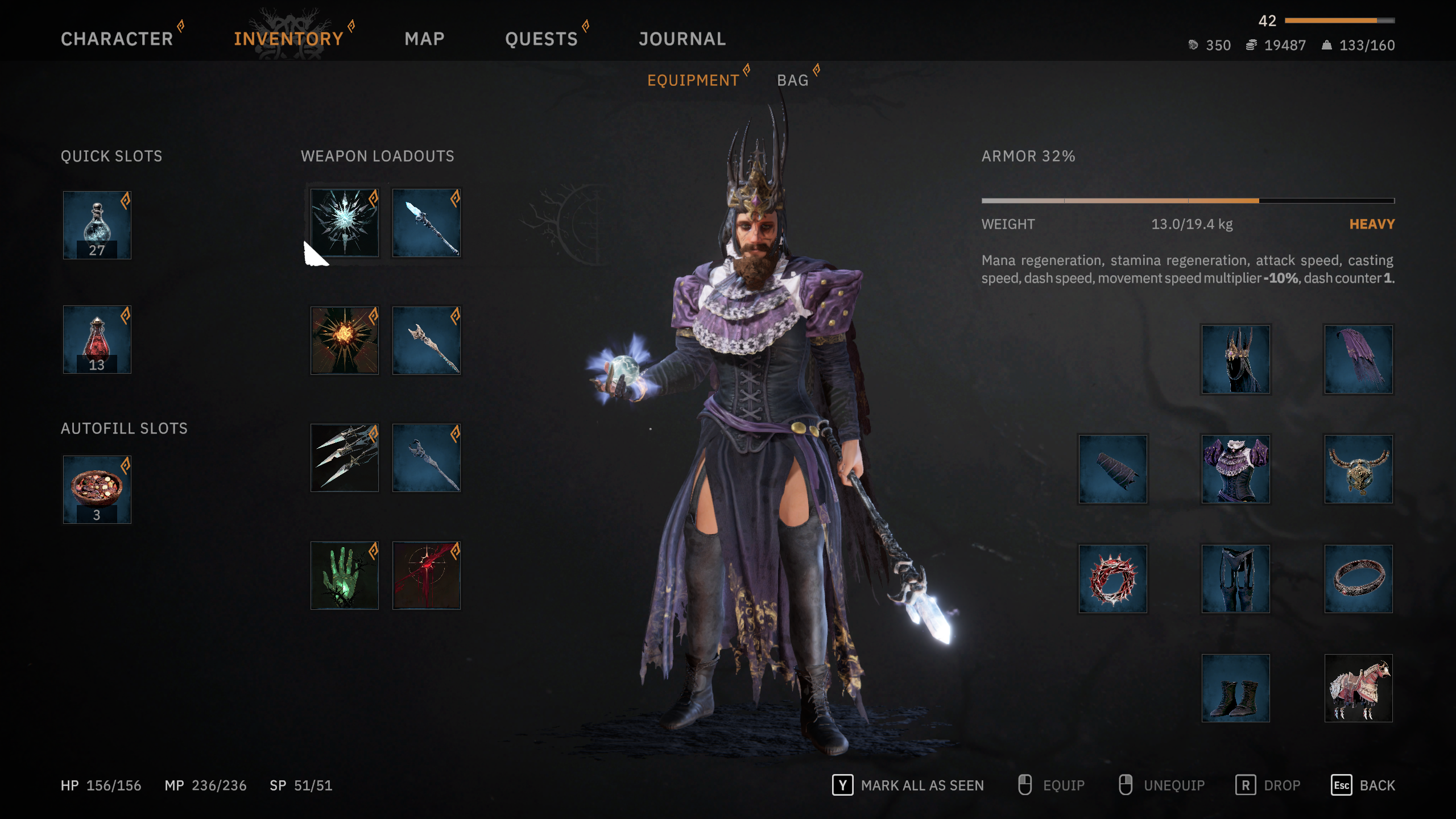
Task: Go to the Journal tab
Action: 682,39
